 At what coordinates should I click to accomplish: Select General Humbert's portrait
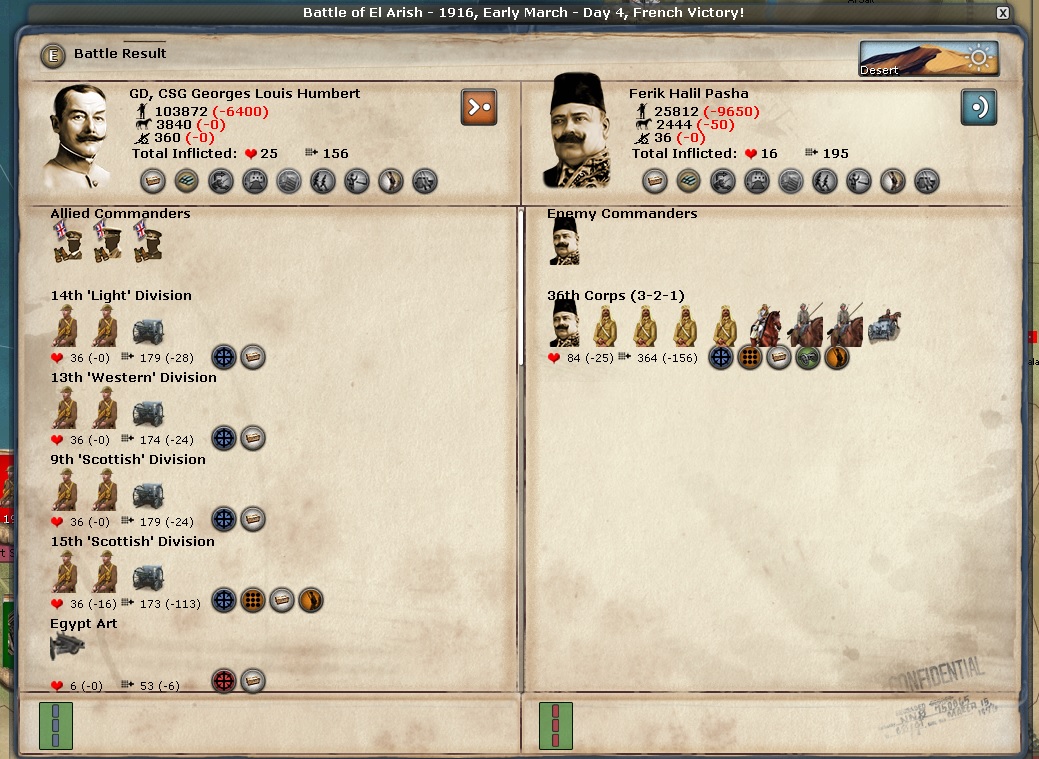click(81, 136)
